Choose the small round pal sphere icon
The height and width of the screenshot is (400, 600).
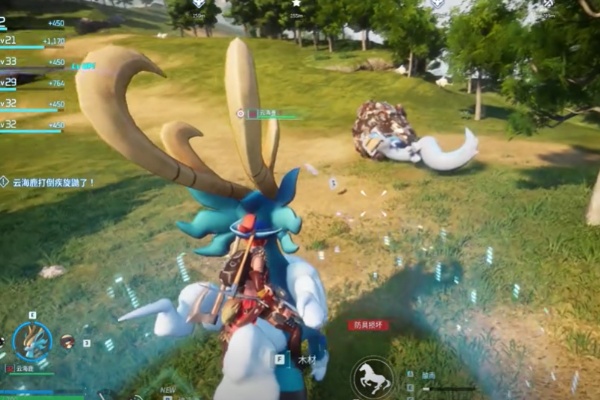[67, 341]
